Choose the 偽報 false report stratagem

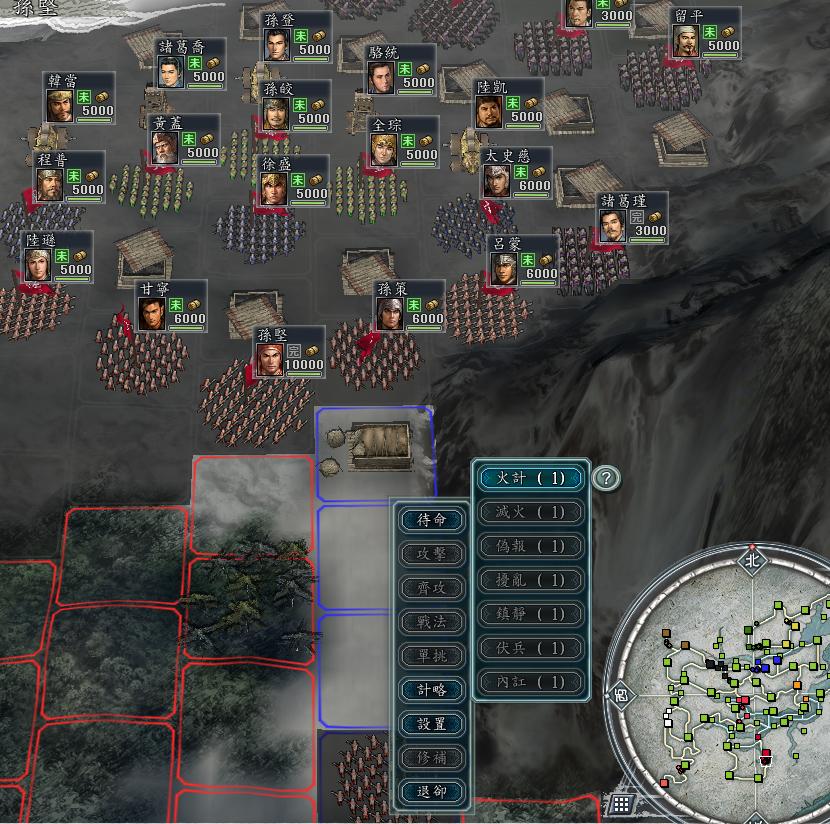point(530,546)
